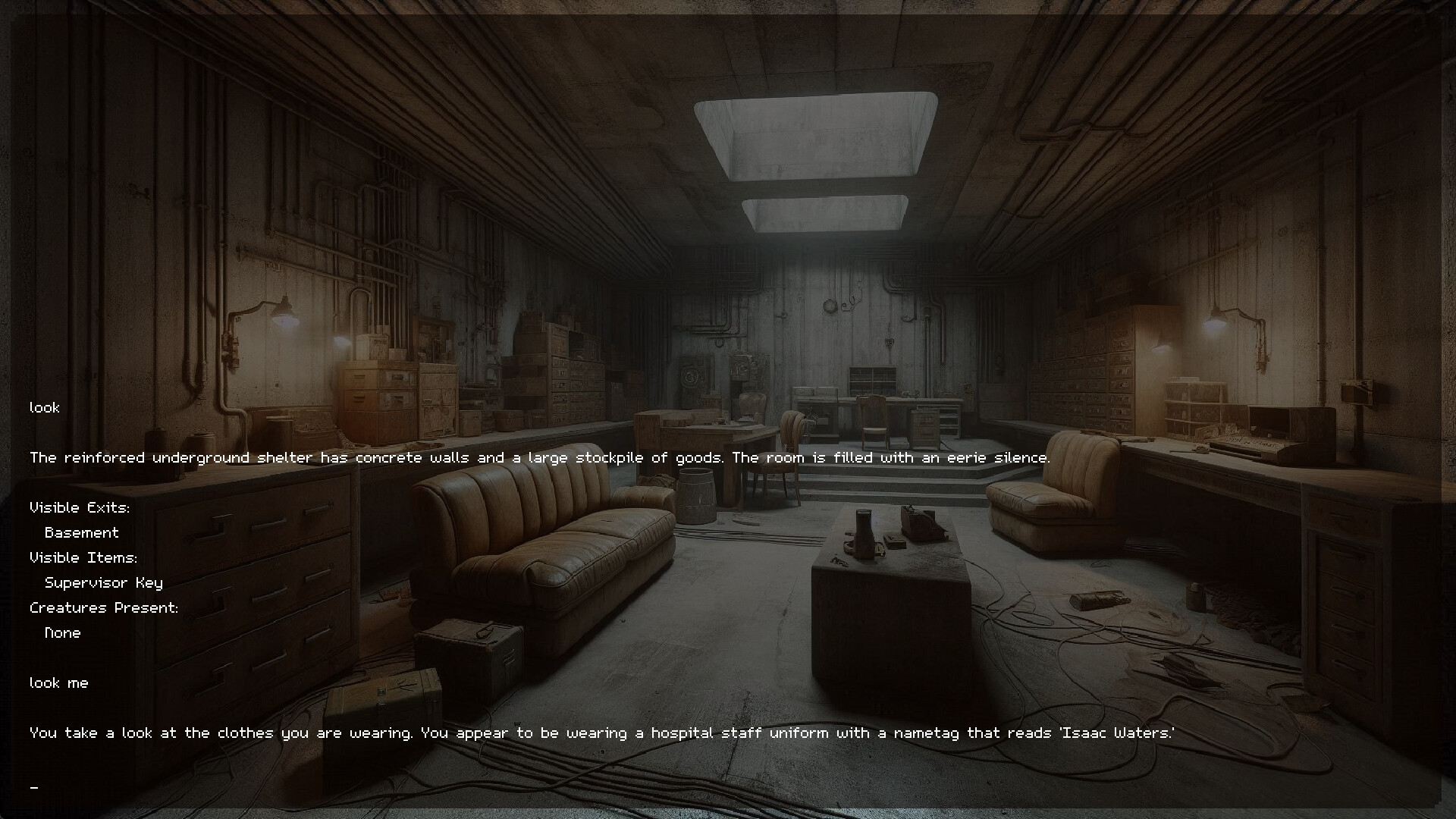Click the 'look me' command text
Viewport: 1456px width, 819px height.
pos(58,682)
